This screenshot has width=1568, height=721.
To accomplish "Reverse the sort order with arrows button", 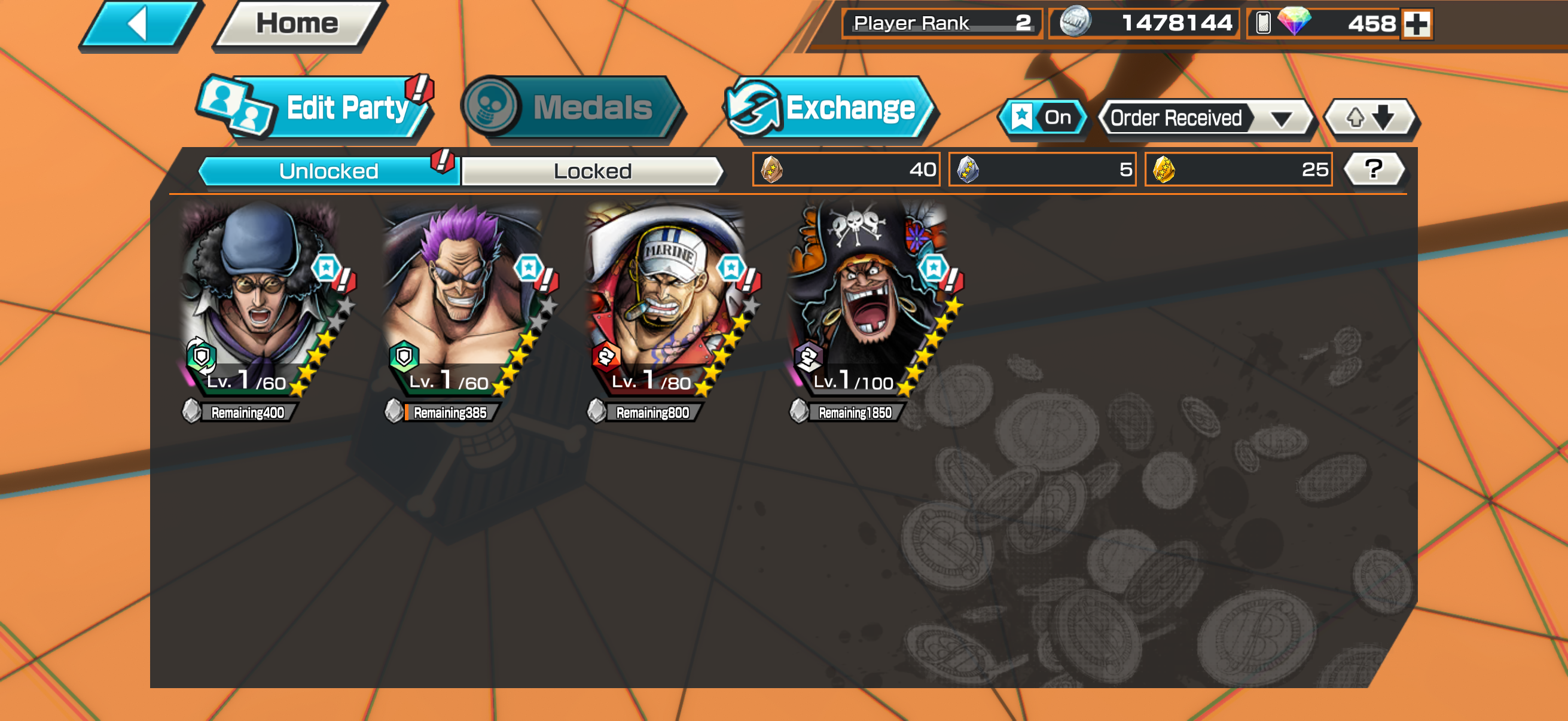I will [1370, 117].
